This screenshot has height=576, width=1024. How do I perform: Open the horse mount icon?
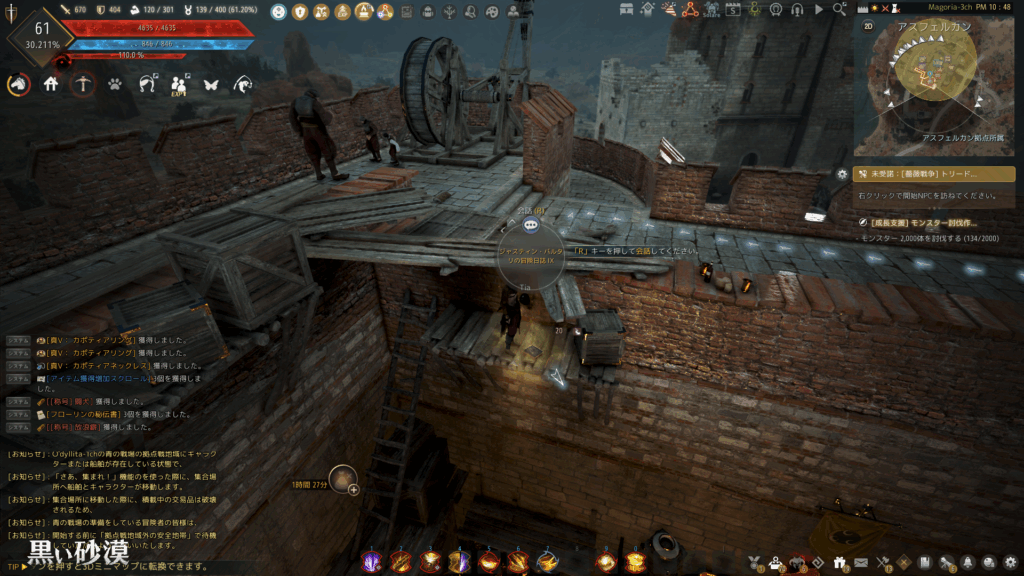coord(18,85)
